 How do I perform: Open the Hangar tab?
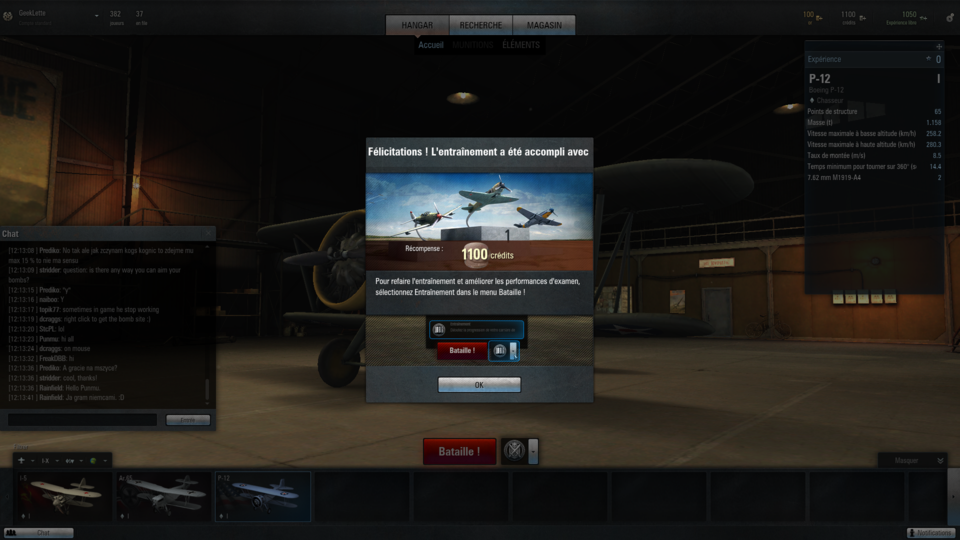[417, 25]
